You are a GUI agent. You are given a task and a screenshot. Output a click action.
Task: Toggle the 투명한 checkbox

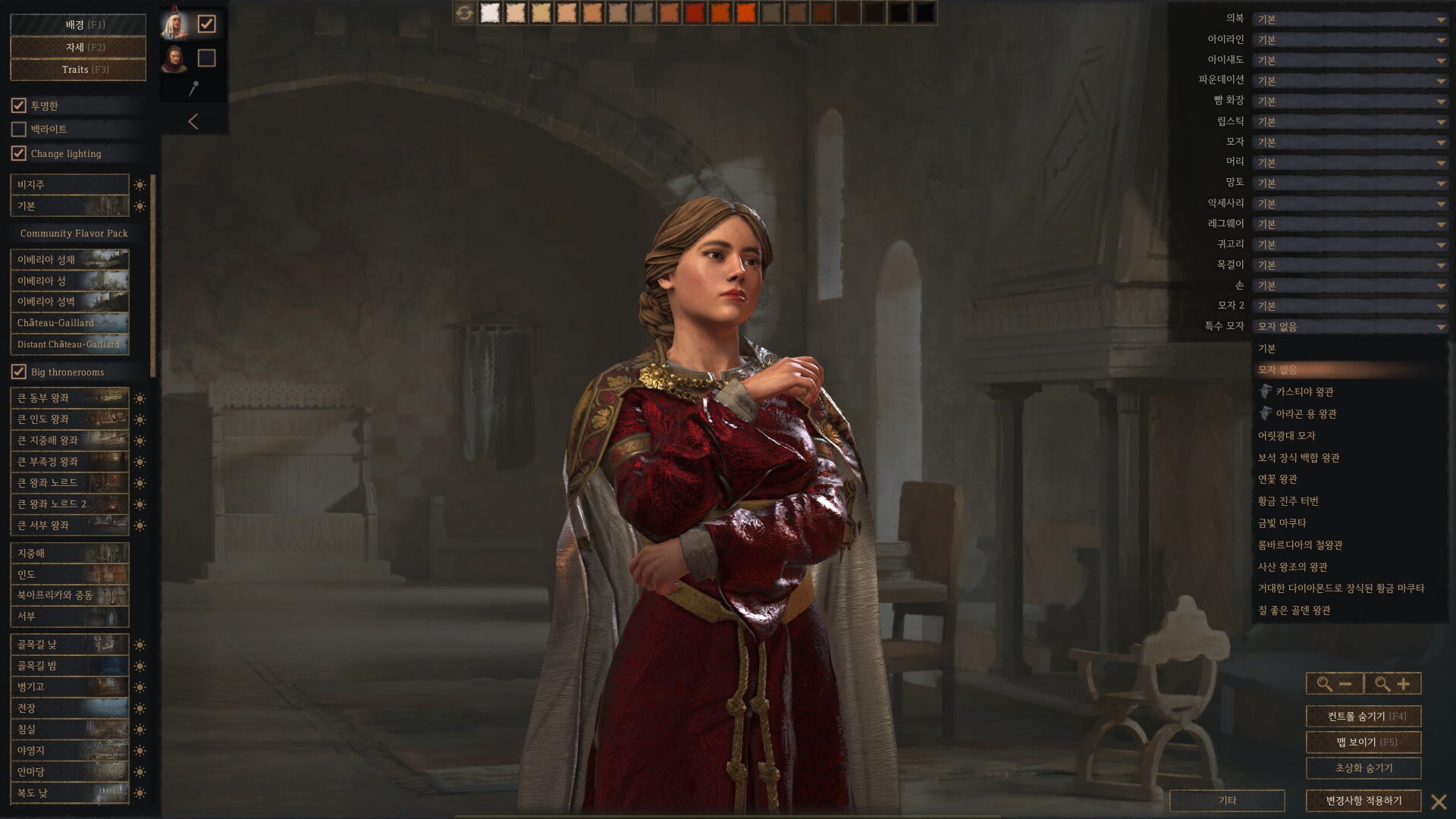(x=19, y=105)
